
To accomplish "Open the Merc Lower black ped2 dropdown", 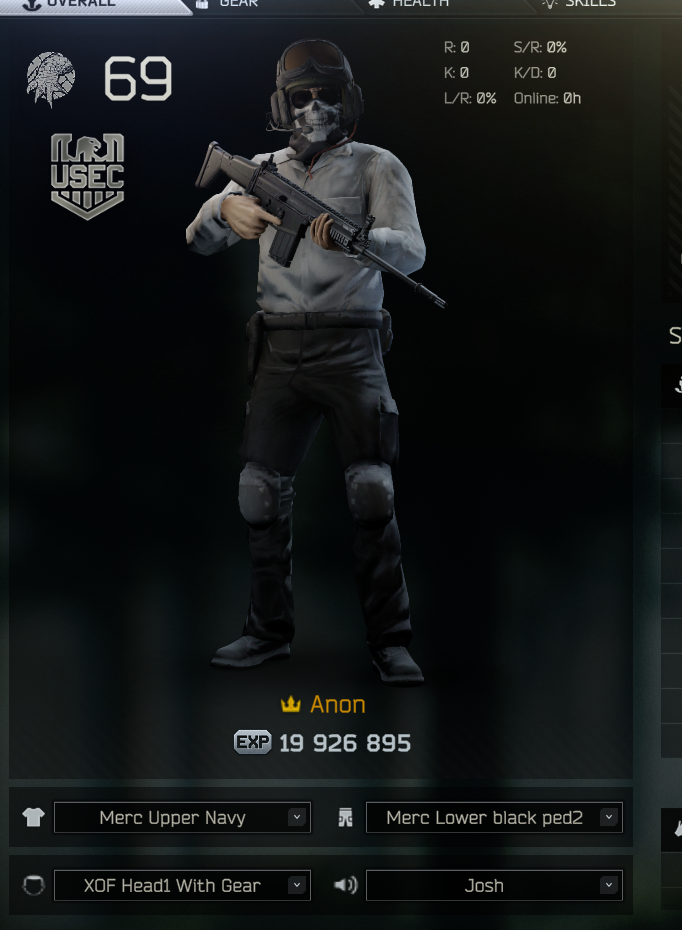I will tap(494, 817).
